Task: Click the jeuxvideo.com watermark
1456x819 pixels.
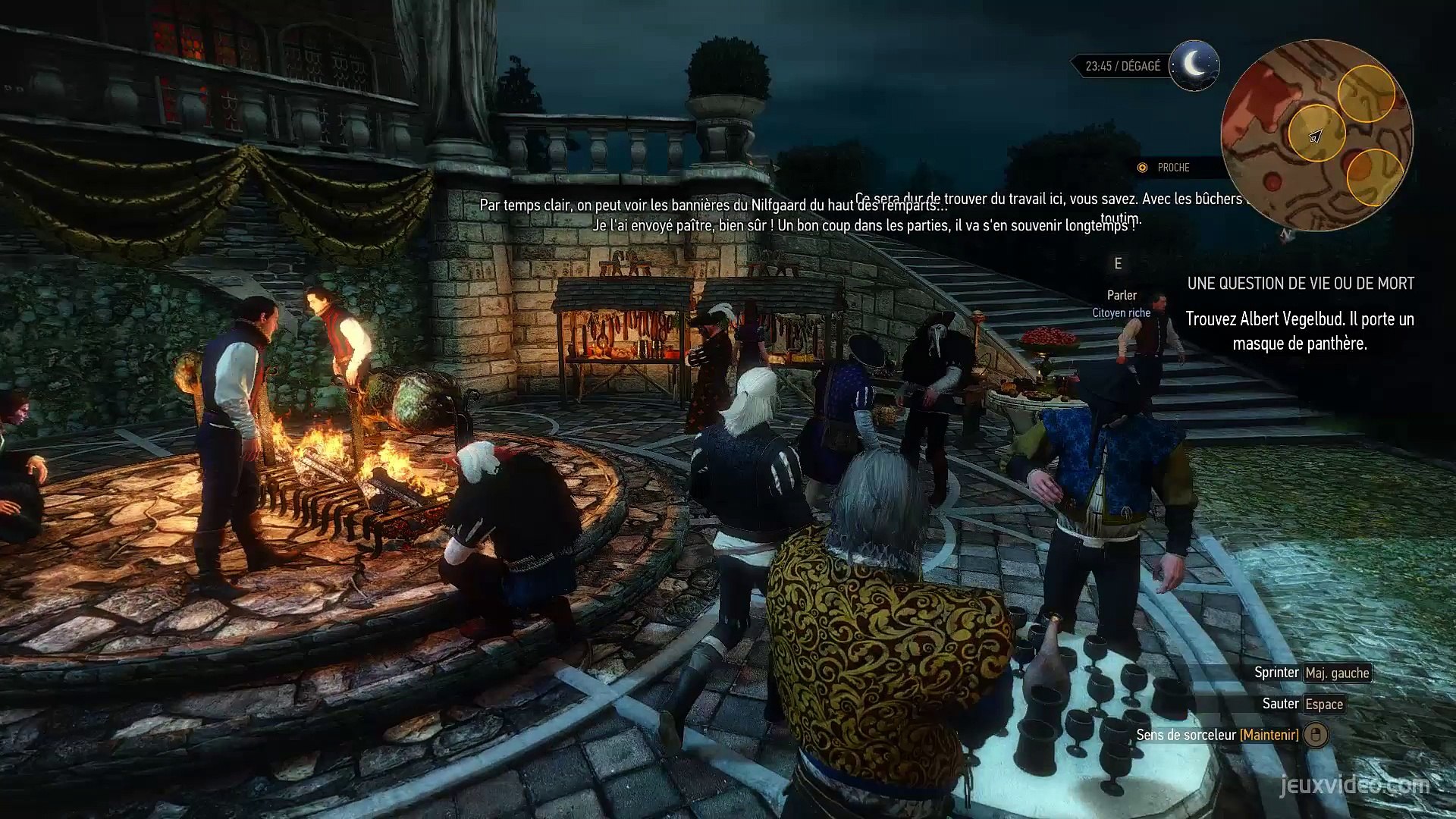Action: point(1354,786)
